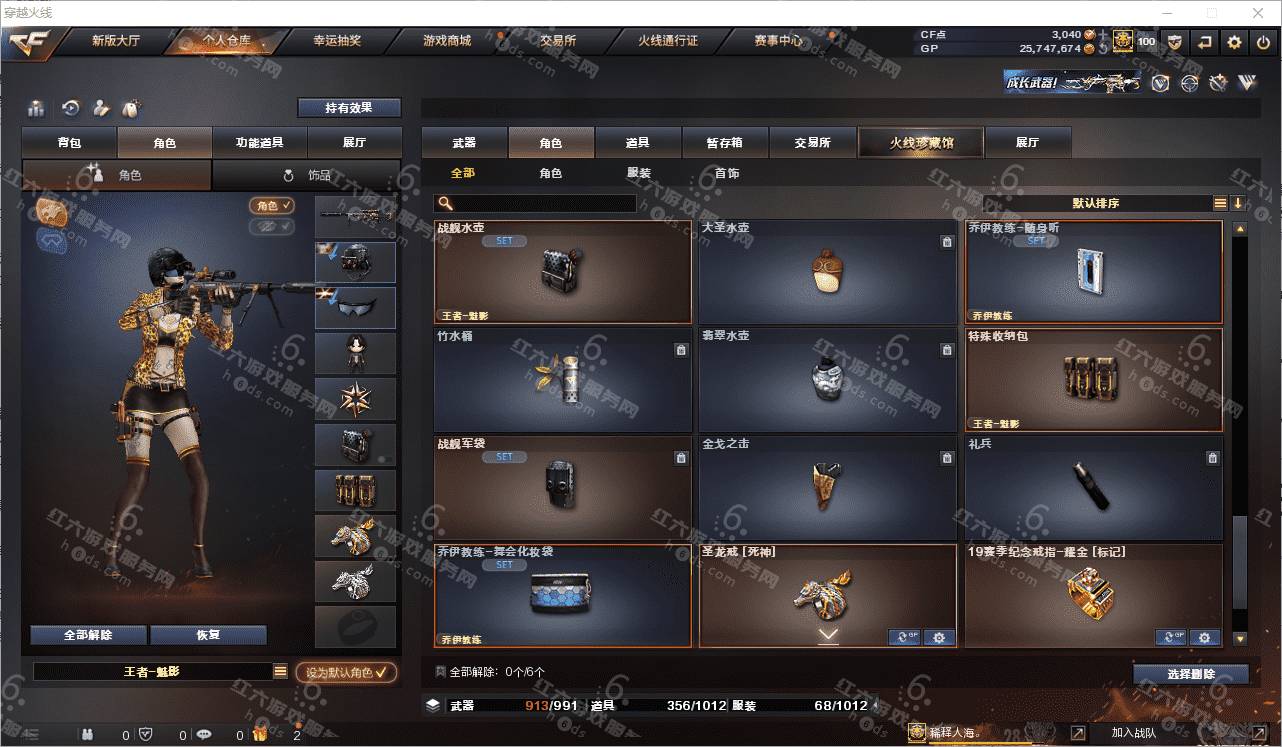Select the 19赛季纪念戒指 gold ring item

click(x=1092, y=595)
